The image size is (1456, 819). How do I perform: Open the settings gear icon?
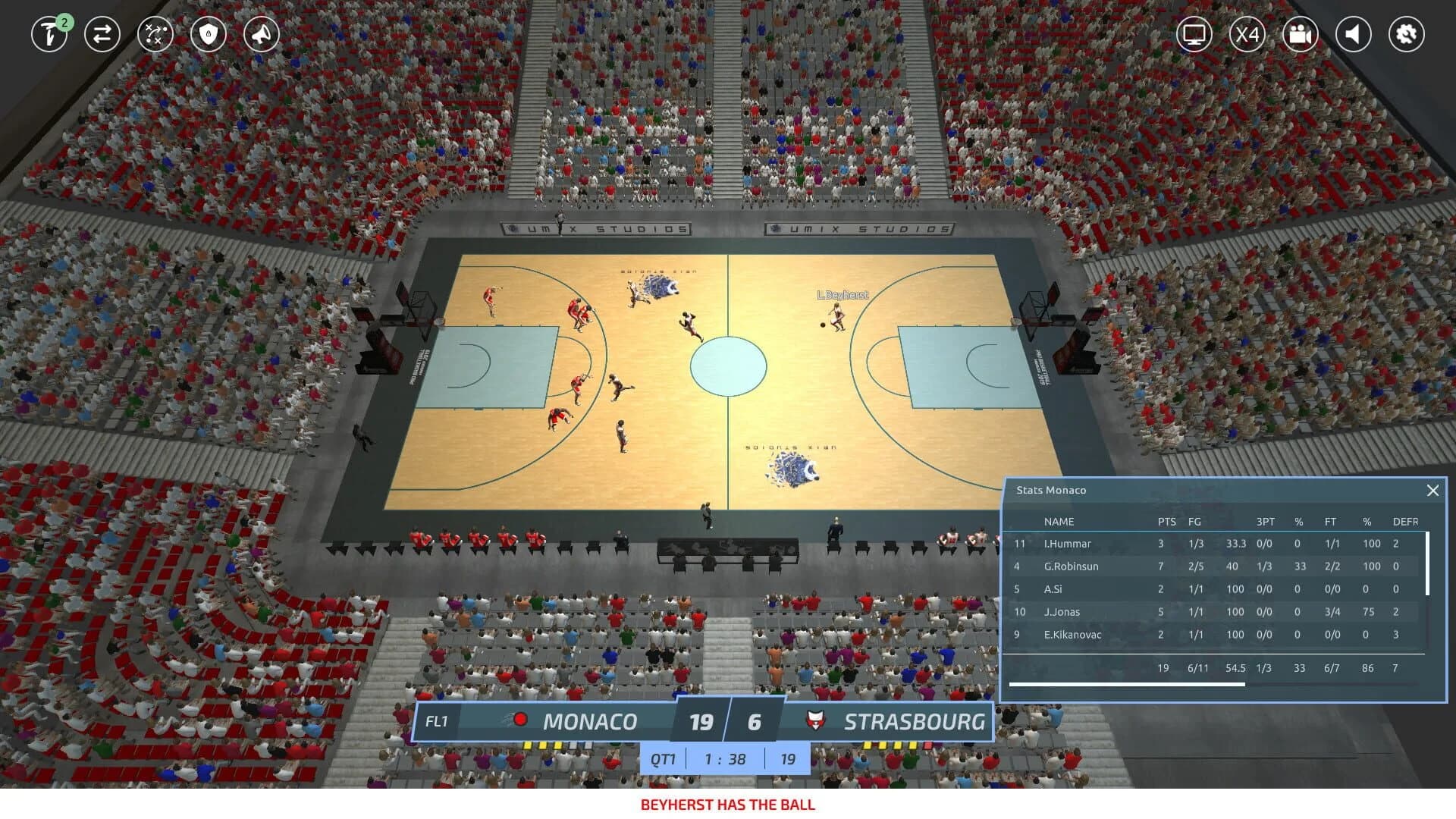pos(1407,34)
